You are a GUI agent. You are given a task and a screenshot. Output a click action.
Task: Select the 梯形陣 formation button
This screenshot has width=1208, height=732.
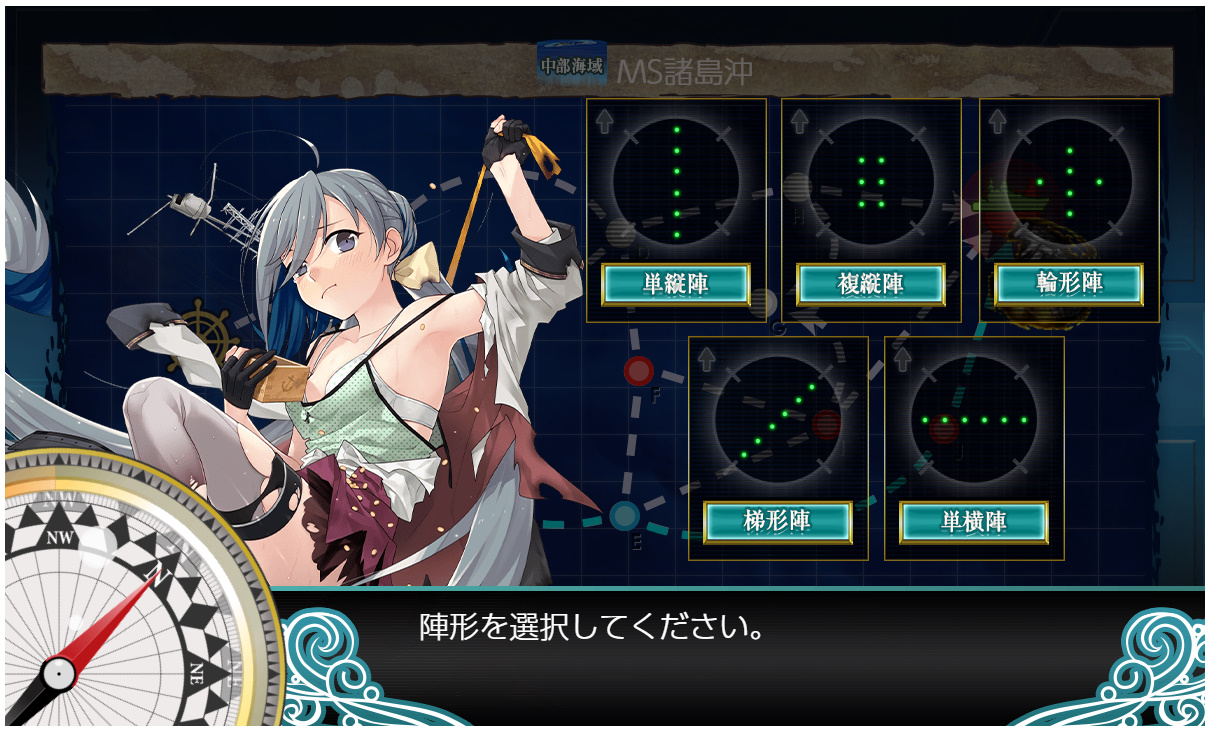point(777,522)
